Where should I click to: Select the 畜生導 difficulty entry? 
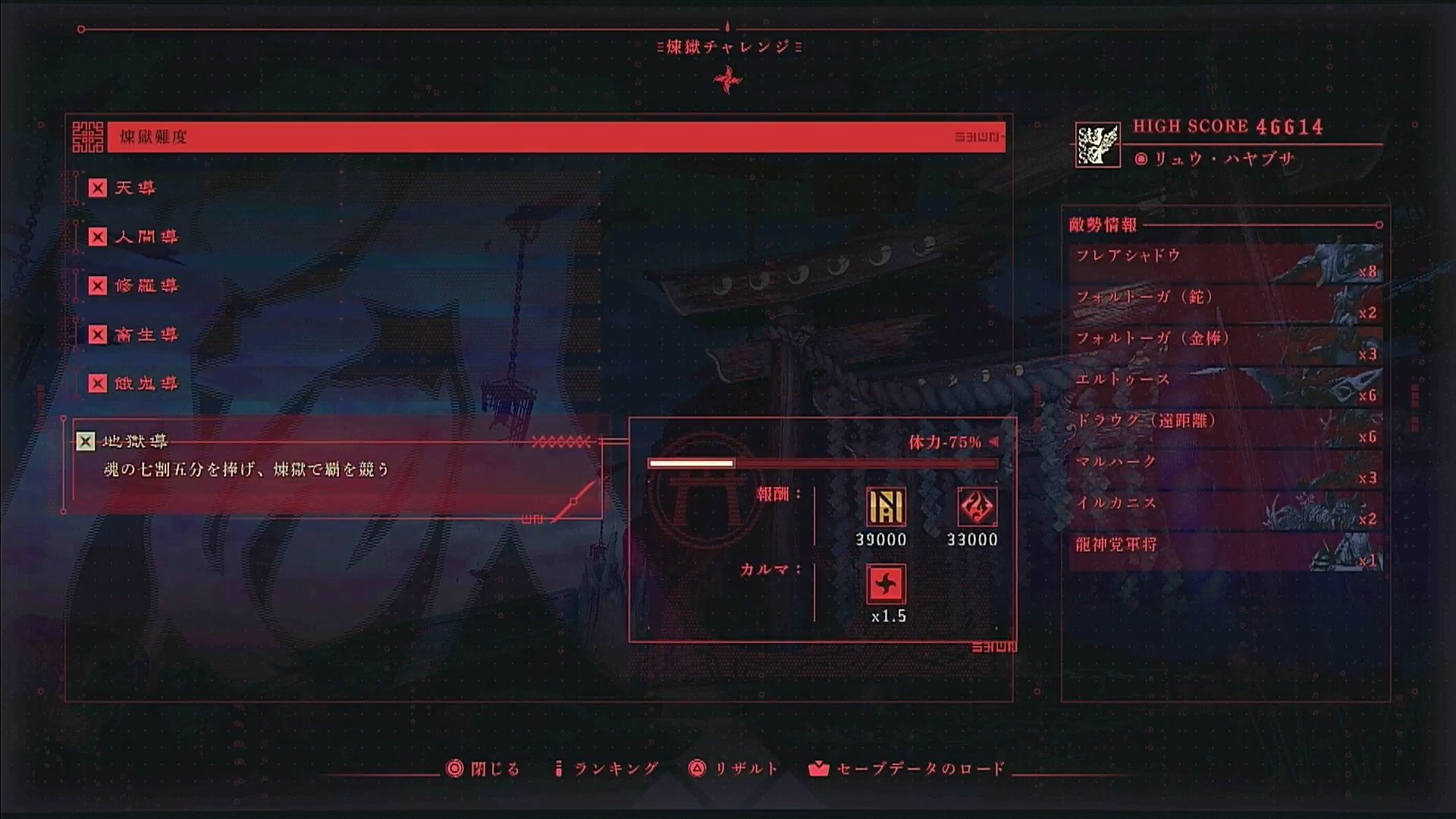[x=146, y=334]
